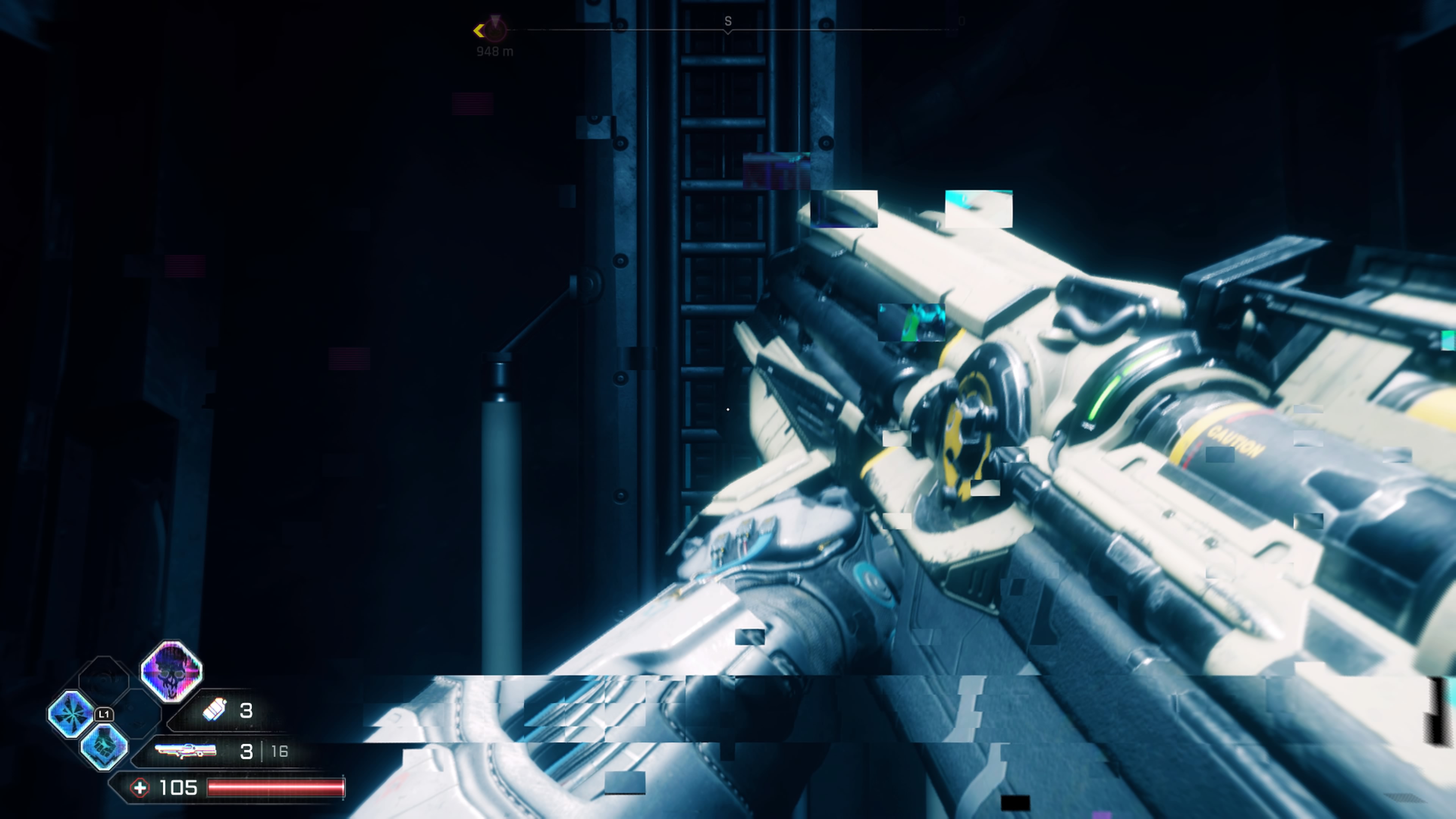Click the equipped rifle weapon icon

[185, 751]
